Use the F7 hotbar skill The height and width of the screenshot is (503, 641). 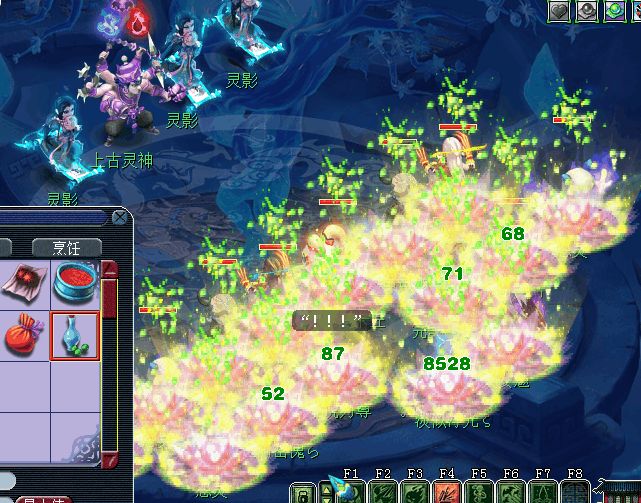(544, 492)
